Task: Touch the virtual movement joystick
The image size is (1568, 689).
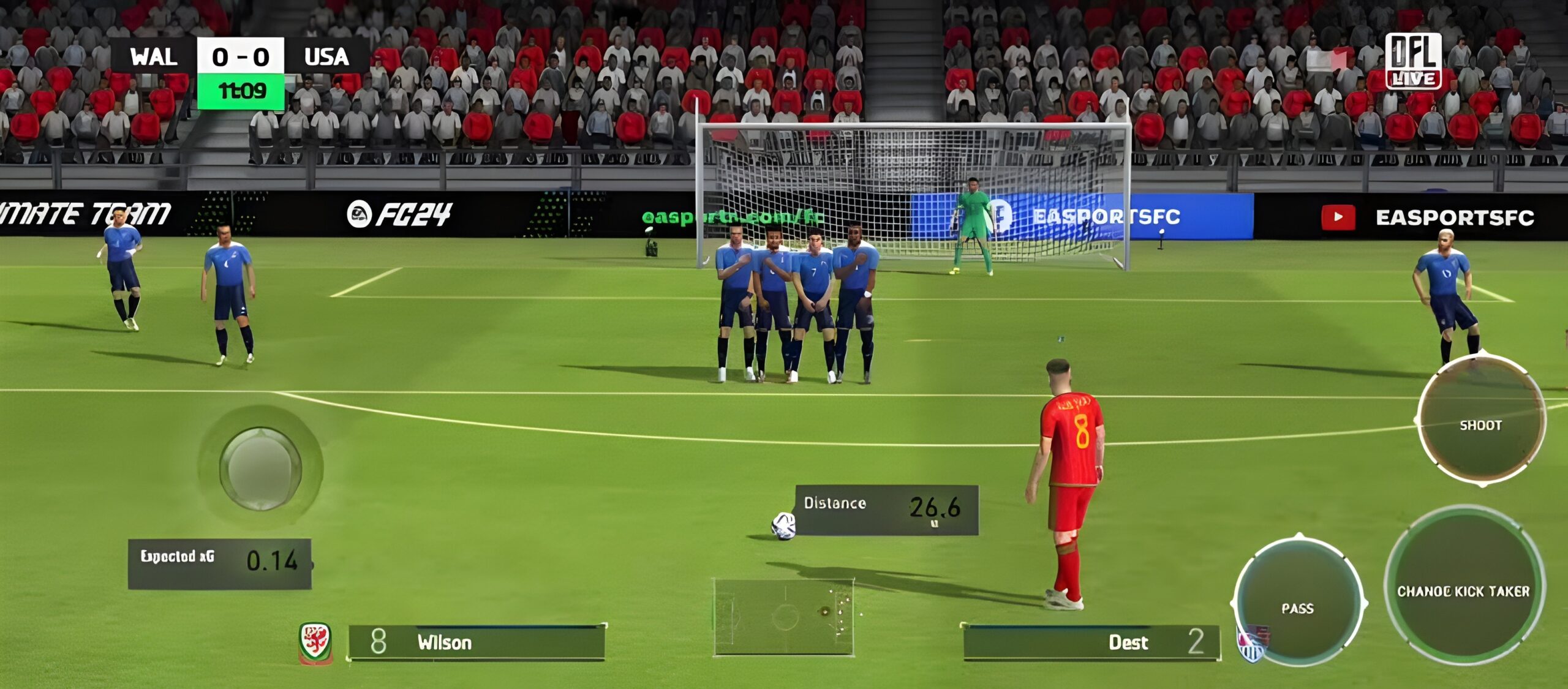Action: tap(260, 469)
